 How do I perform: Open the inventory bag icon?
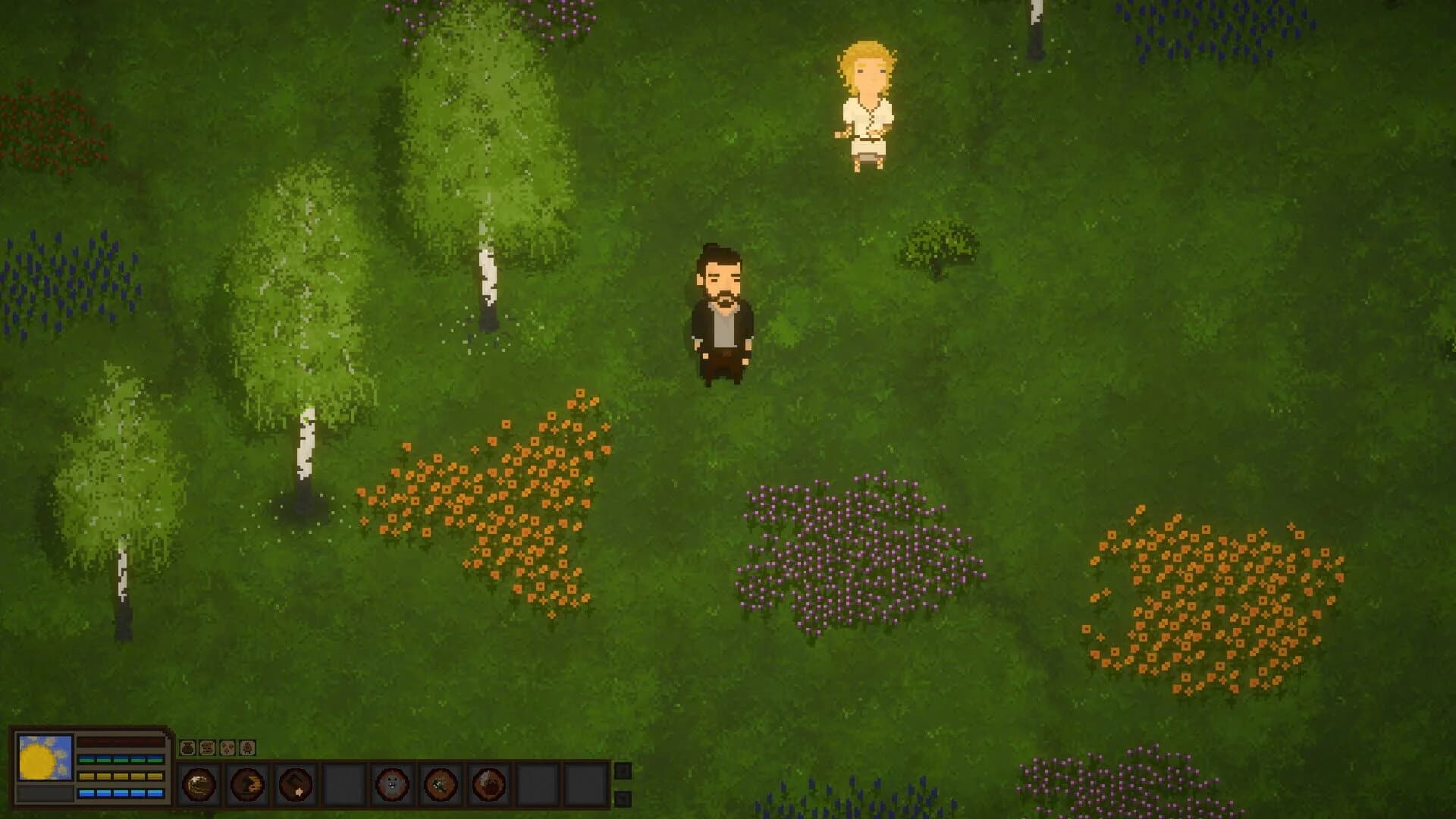[x=188, y=749]
